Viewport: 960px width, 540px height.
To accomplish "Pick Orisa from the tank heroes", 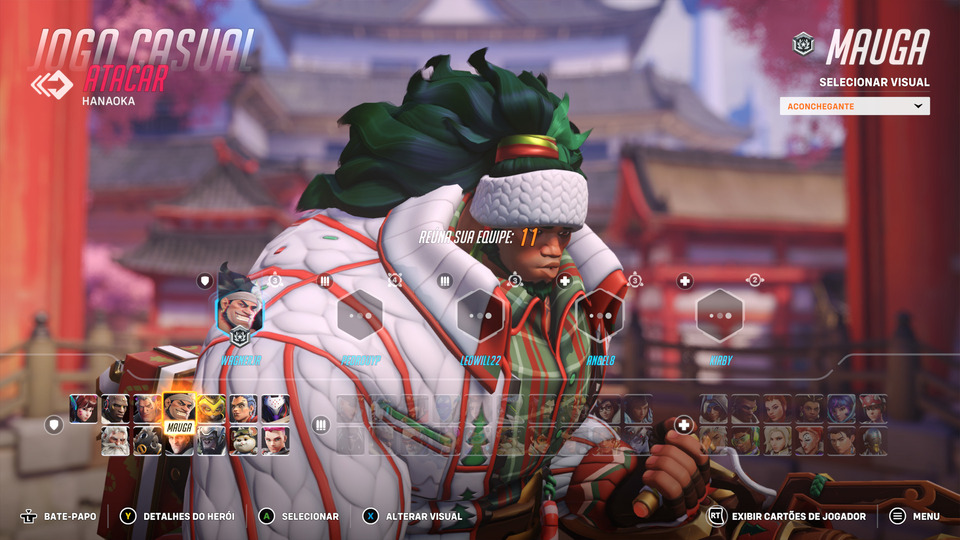I will [211, 409].
